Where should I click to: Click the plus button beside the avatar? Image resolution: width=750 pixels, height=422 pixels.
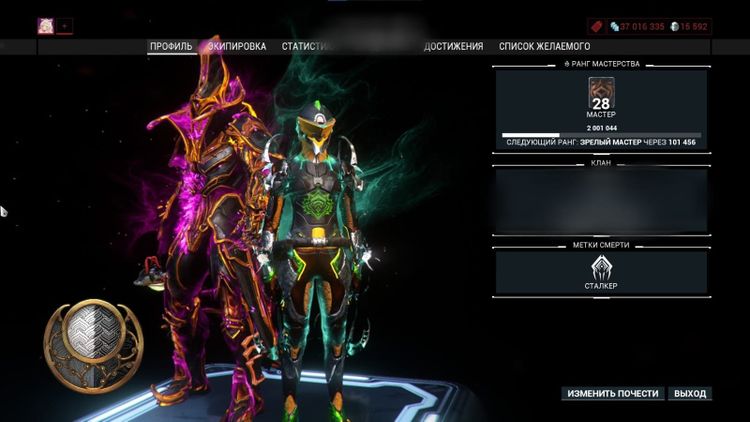click(65, 26)
